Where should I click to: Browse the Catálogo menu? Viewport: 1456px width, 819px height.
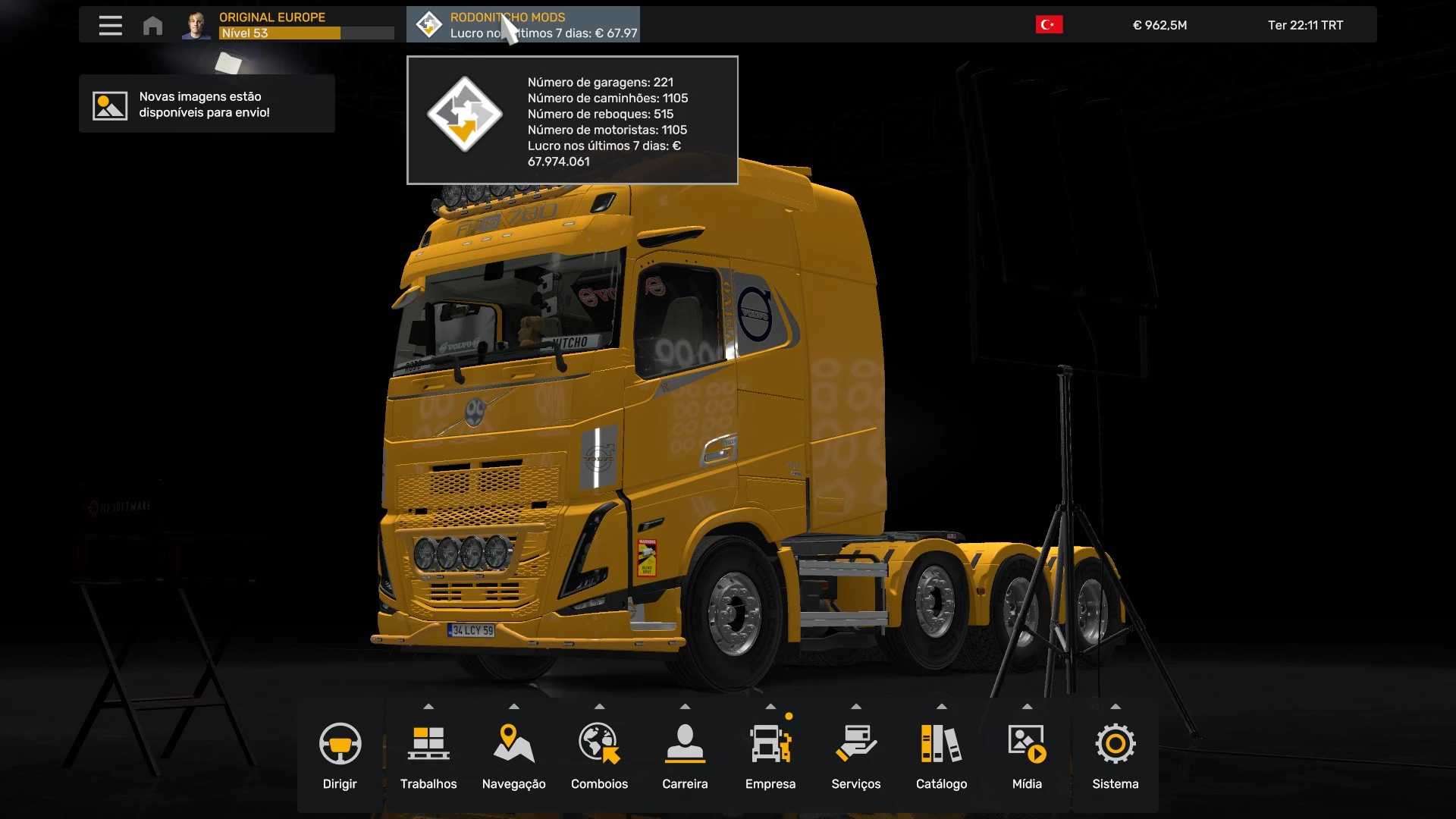[941, 755]
